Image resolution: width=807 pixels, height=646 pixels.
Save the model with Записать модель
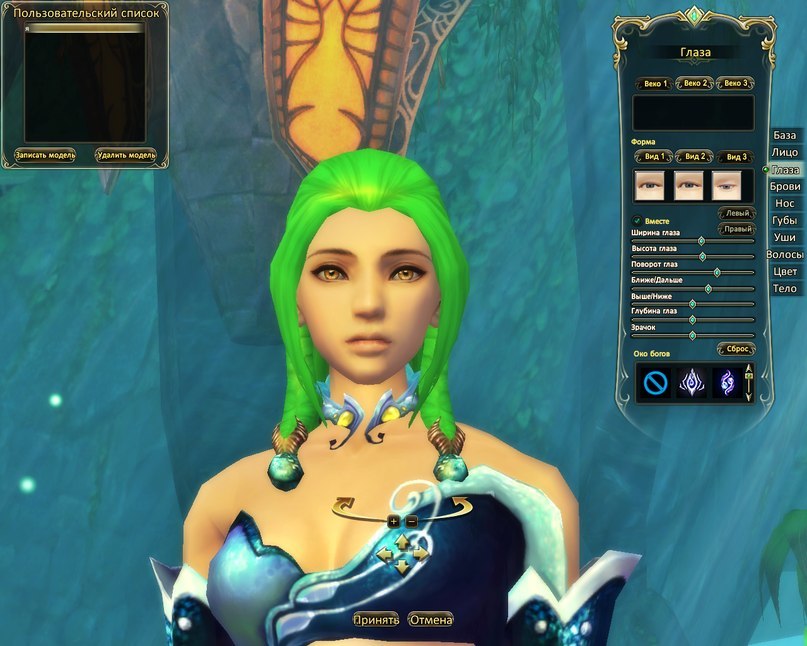click(45, 155)
